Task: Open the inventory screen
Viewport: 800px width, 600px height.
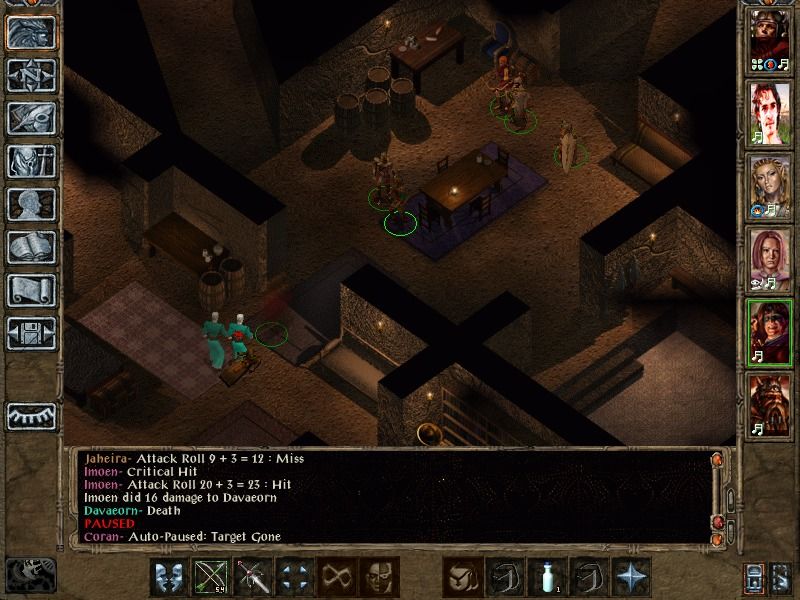Action: [31, 160]
